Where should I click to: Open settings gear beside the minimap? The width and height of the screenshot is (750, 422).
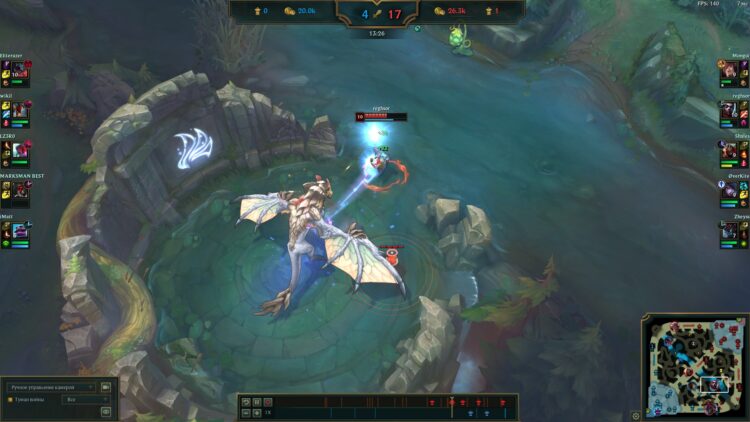coord(636,415)
